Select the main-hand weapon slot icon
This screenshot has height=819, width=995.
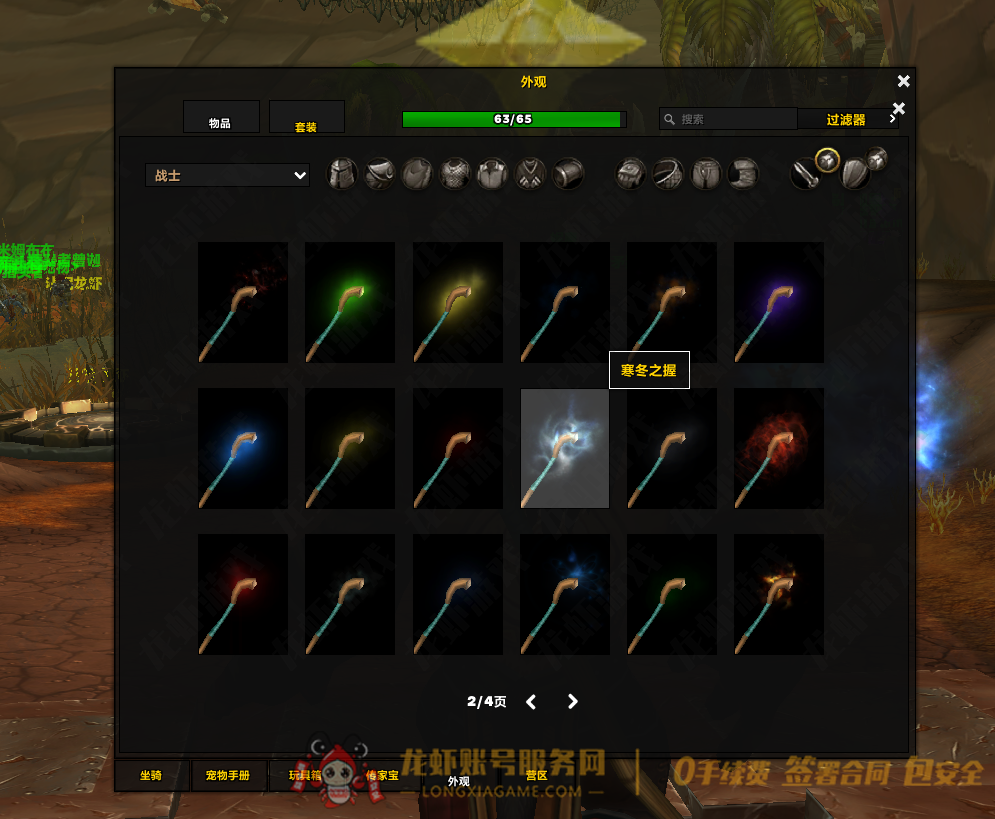coord(806,175)
